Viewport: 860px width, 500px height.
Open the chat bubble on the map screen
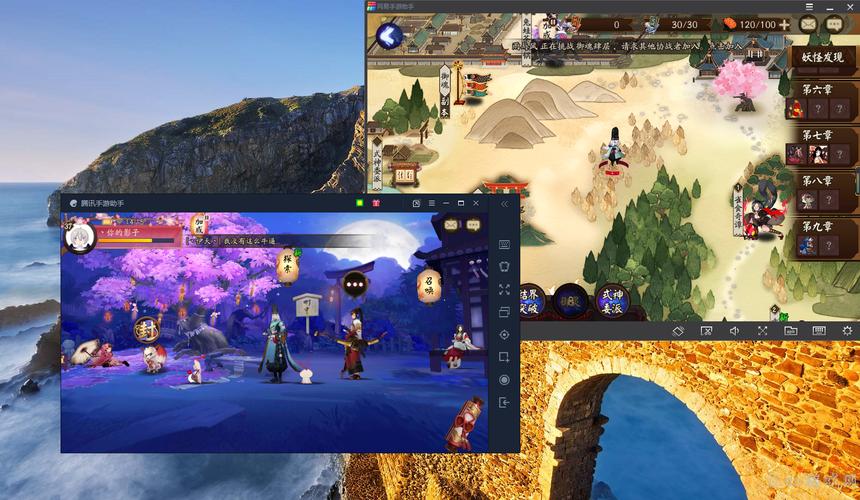[836, 24]
